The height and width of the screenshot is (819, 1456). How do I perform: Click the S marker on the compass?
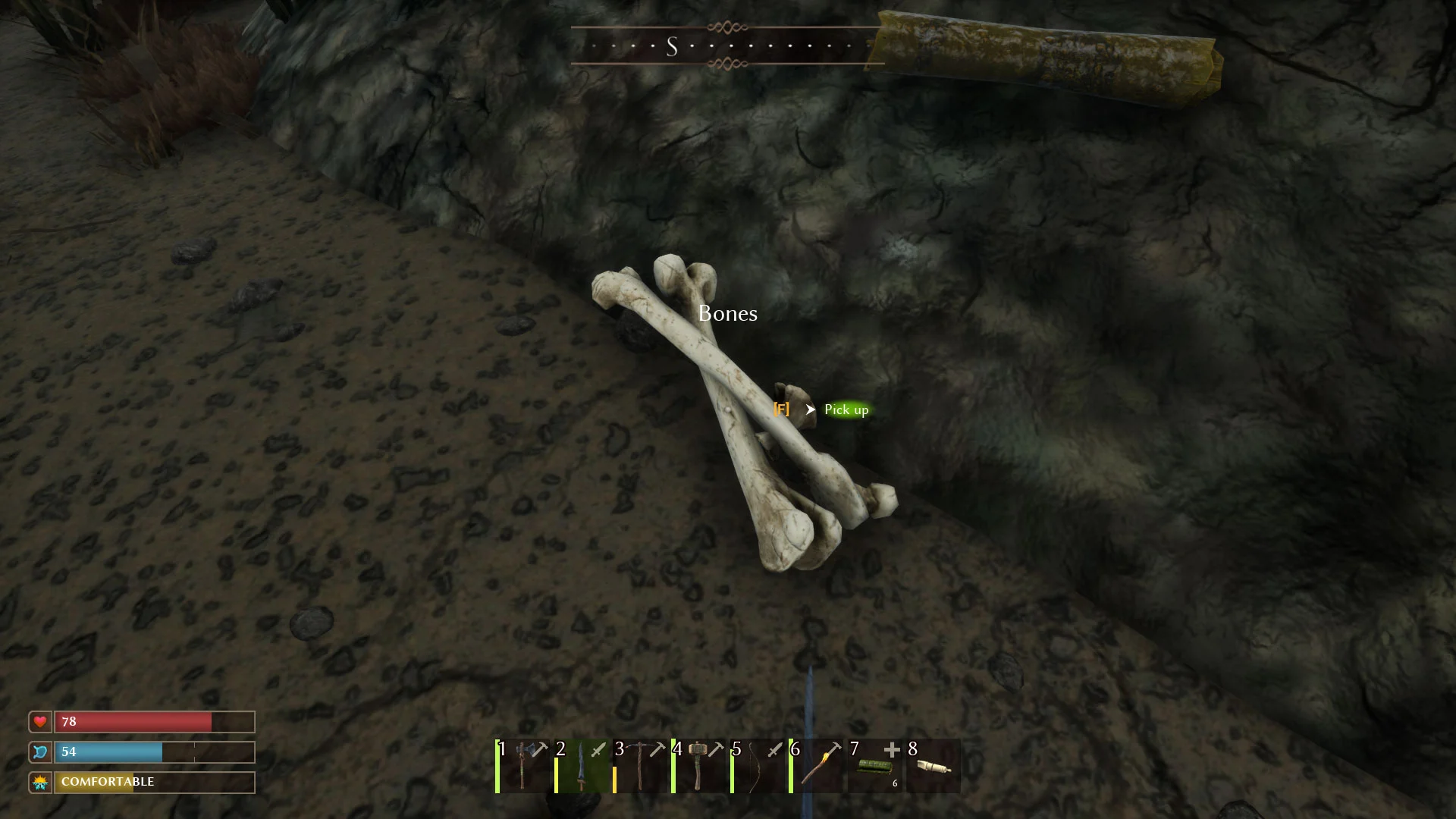(670, 47)
